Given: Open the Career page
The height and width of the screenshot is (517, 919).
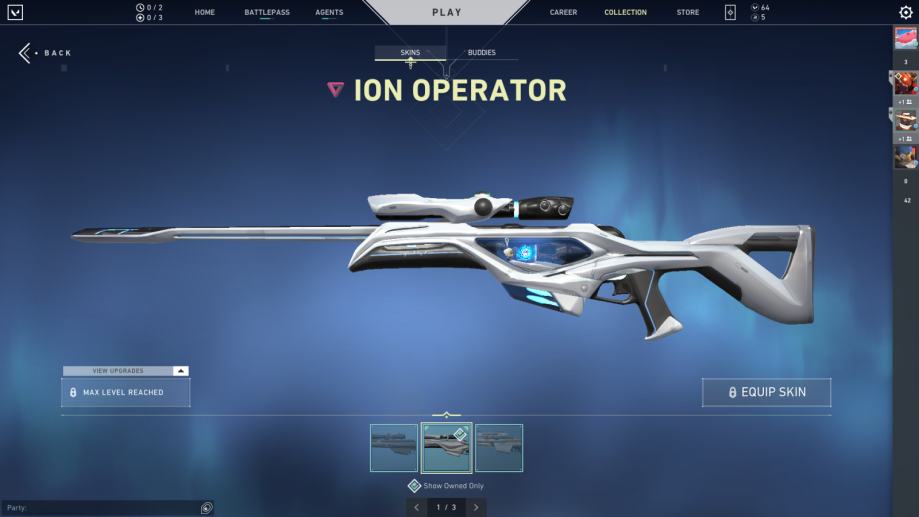Looking at the screenshot, I should (563, 13).
